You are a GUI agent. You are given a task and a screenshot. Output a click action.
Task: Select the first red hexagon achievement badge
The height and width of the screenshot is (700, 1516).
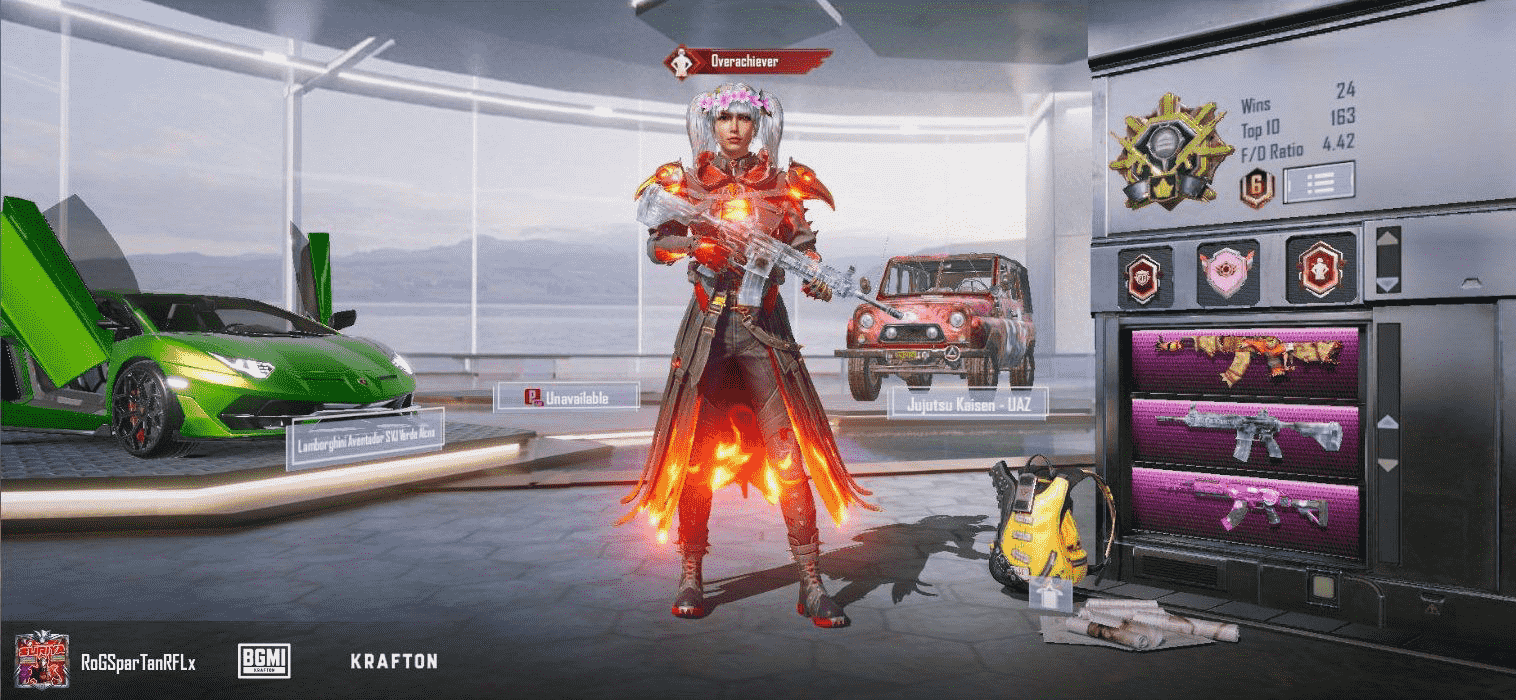(1144, 273)
